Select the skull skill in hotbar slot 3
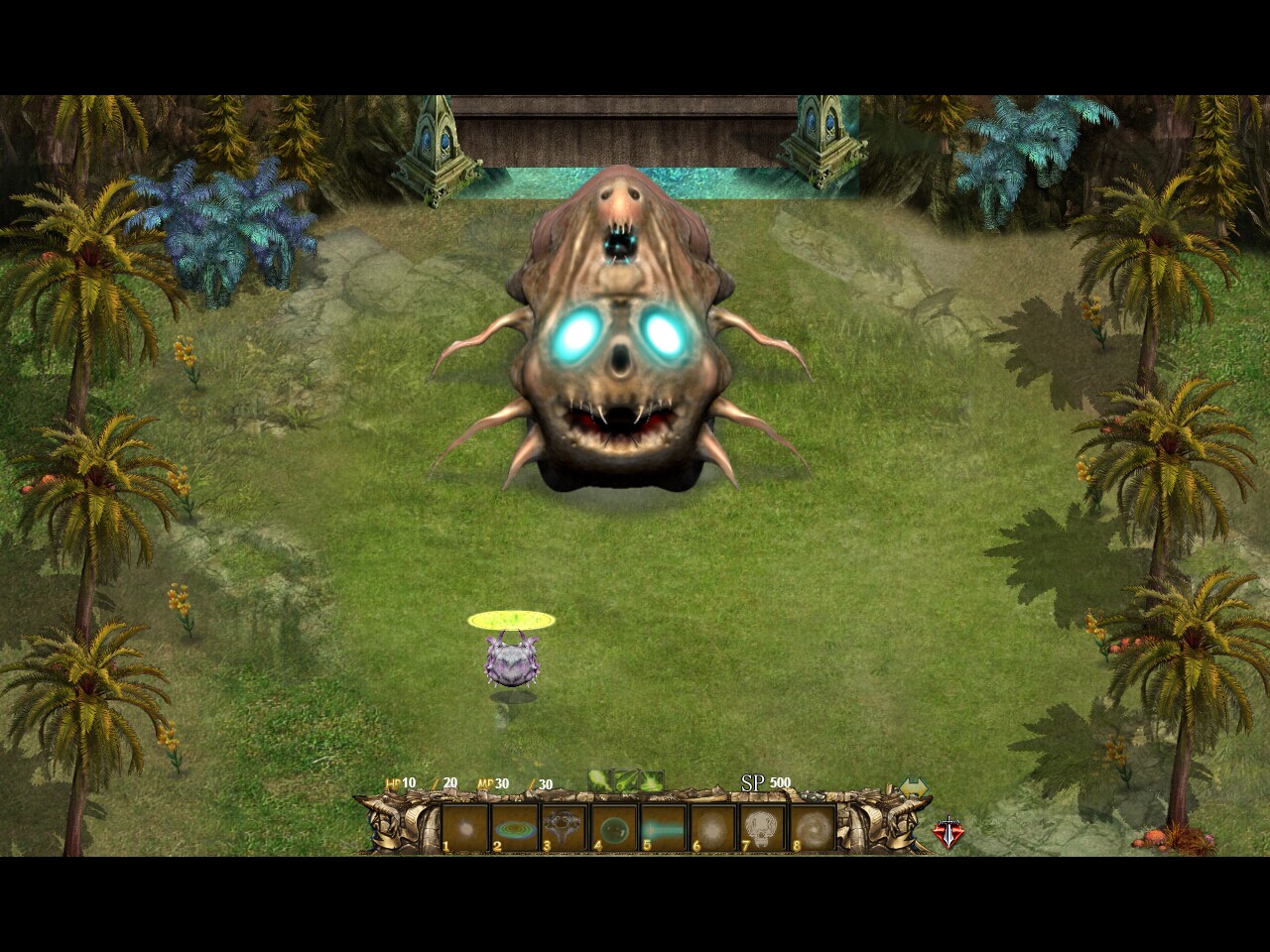1270x952 pixels. click(x=564, y=827)
